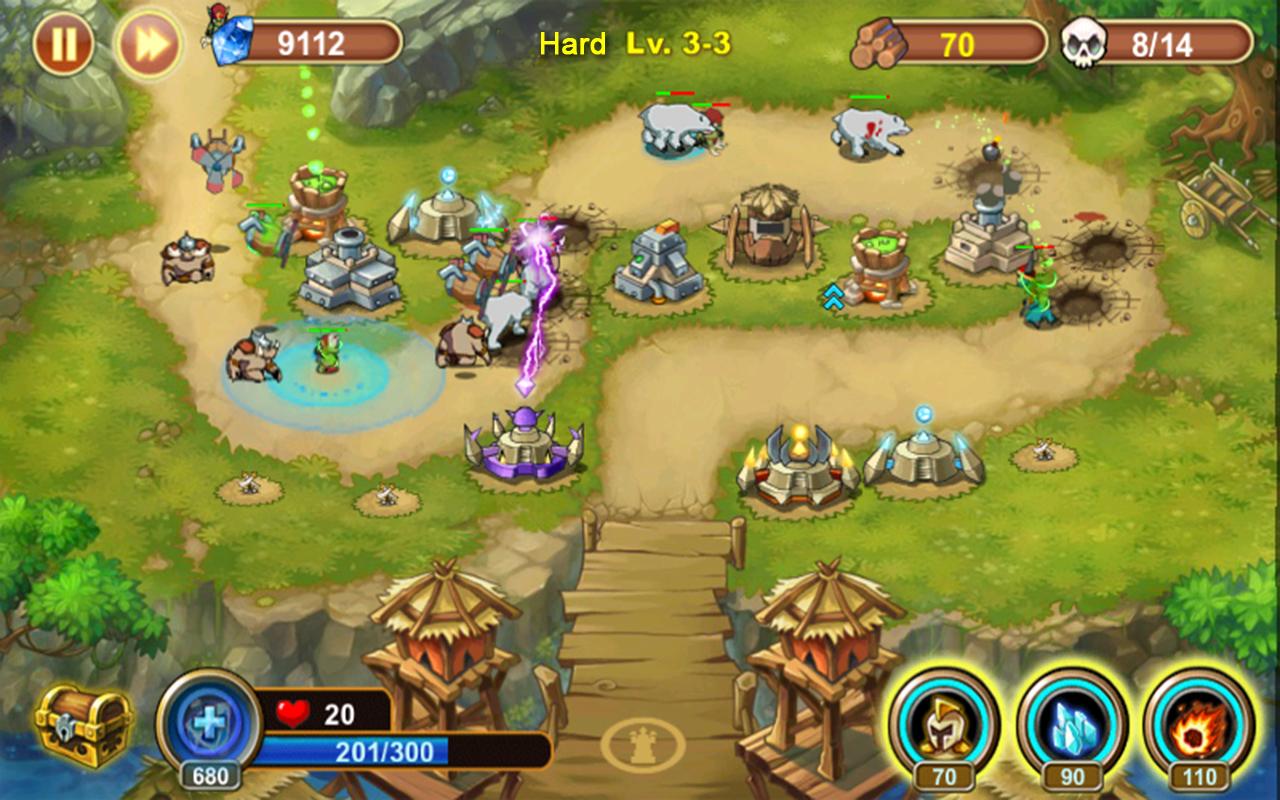Toggle fast-forward speed

[148, 45]
